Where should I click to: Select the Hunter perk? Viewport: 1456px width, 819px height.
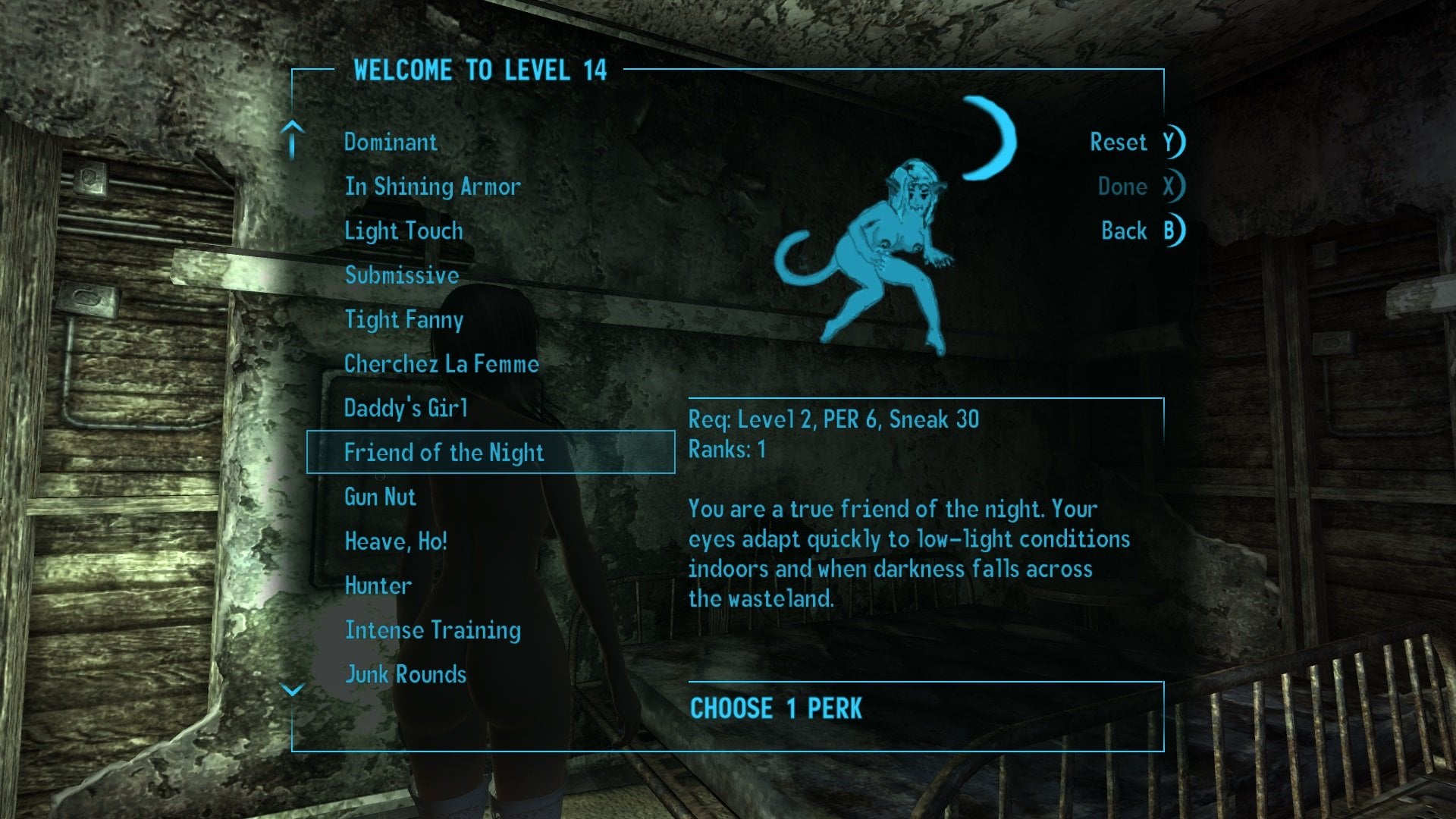[x=378, y=586]
